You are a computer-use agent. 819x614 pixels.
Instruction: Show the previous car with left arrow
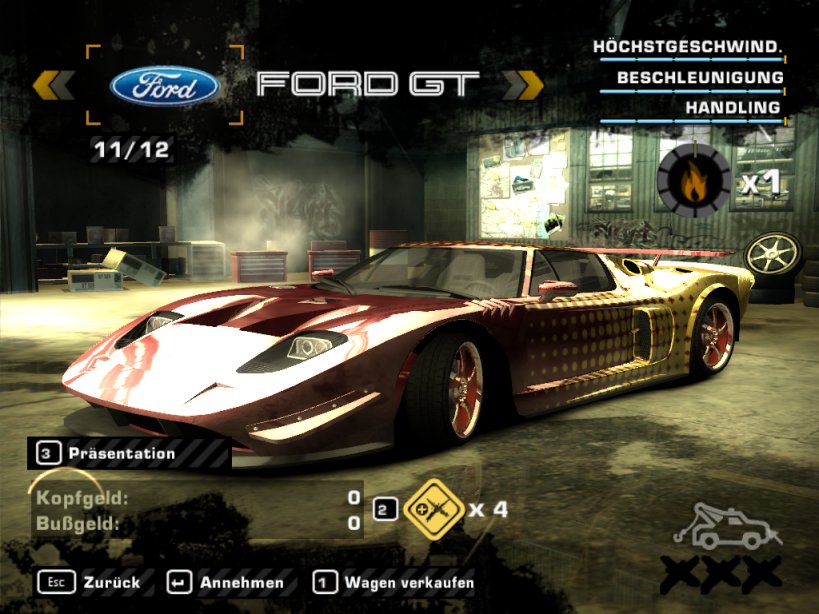click(53, 85)
